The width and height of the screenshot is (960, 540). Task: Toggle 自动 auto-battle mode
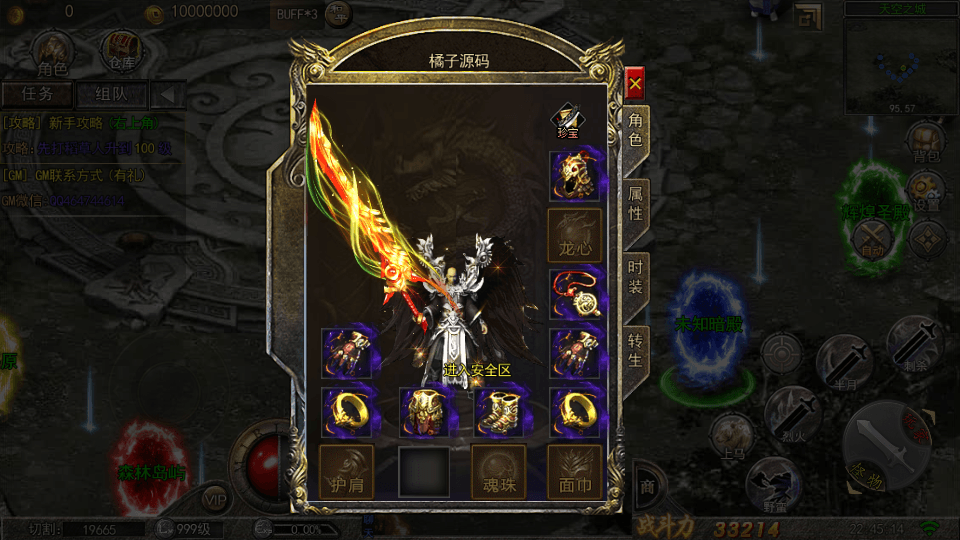click(x=871, y=240)
